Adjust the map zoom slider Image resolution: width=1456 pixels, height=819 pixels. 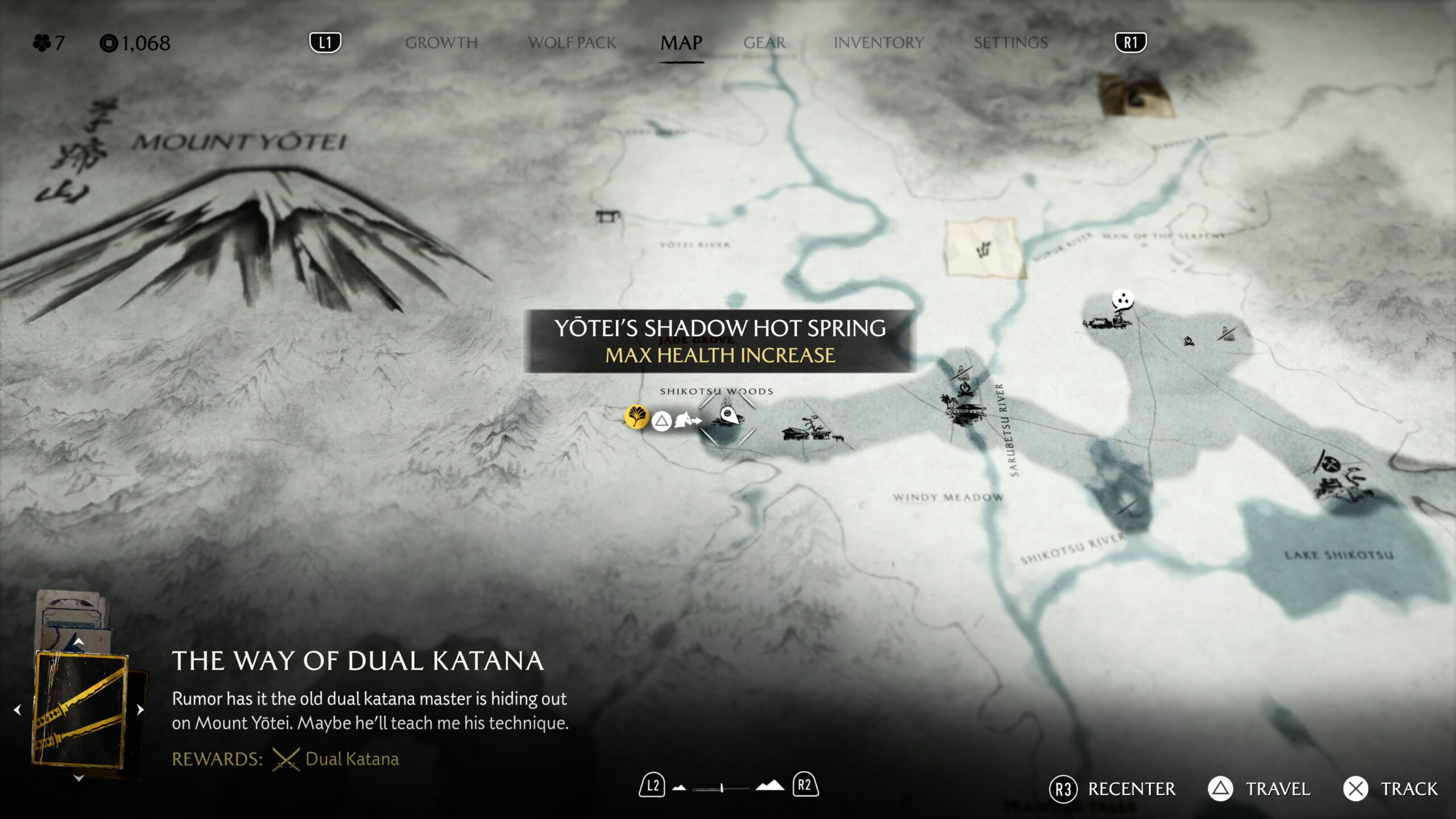(x=721, y=788)
